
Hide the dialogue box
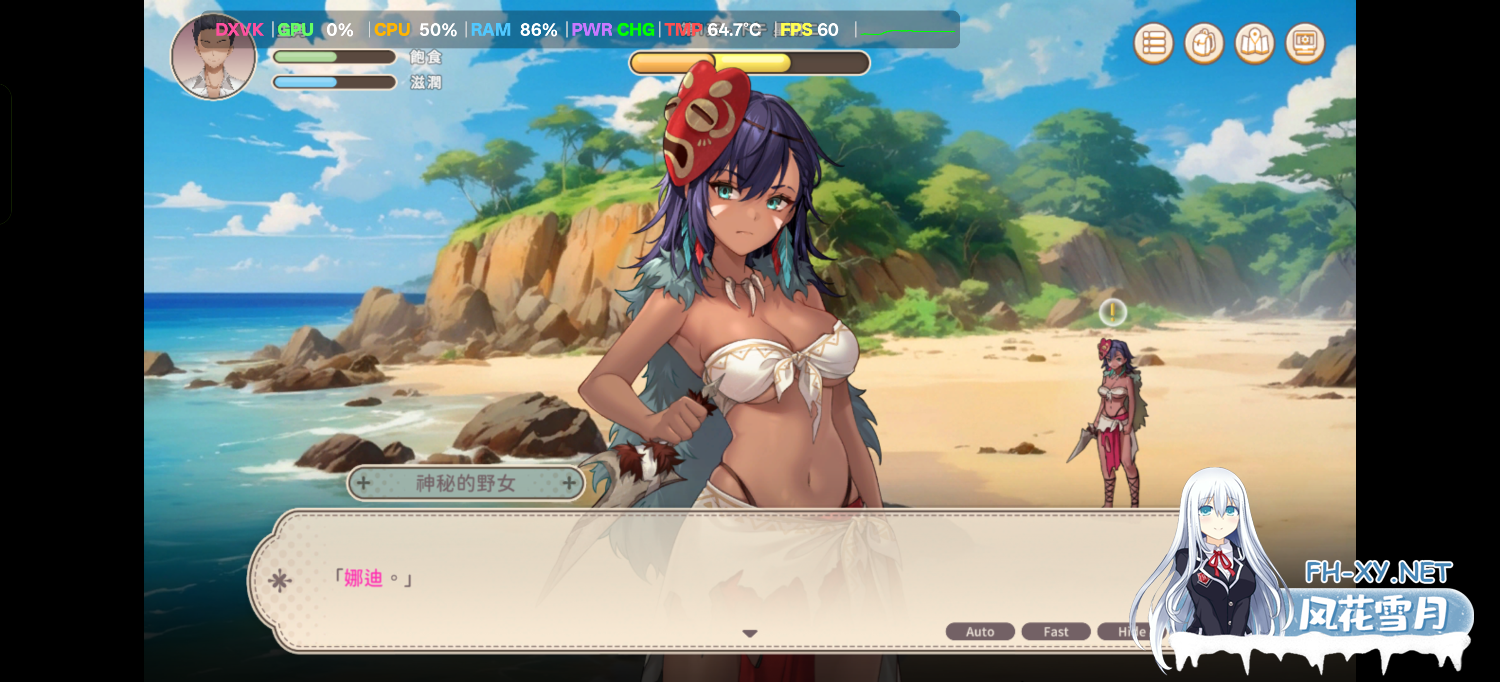pyautogui.click(x=1129, y=632)
